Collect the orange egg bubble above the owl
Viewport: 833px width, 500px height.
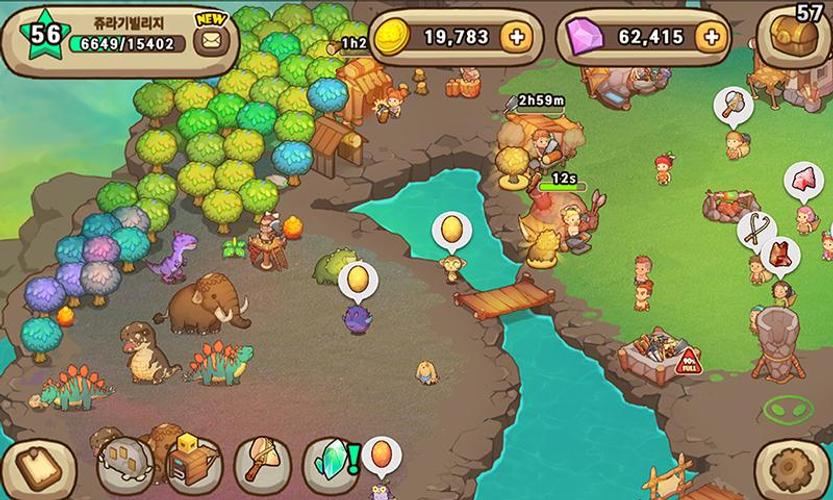pyautogui.click(x=381, y=455)
